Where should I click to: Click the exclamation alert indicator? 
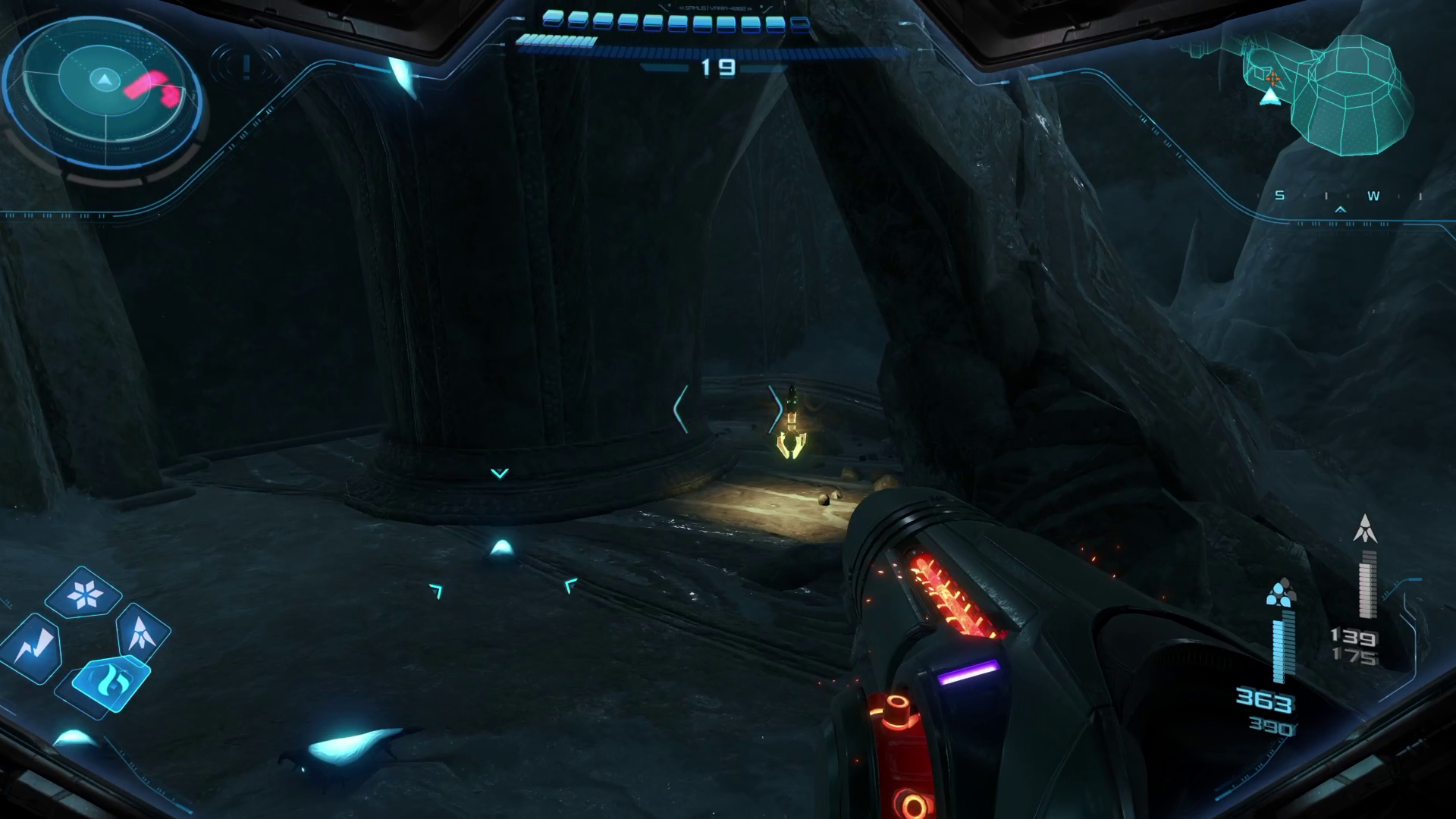[246, 67]
